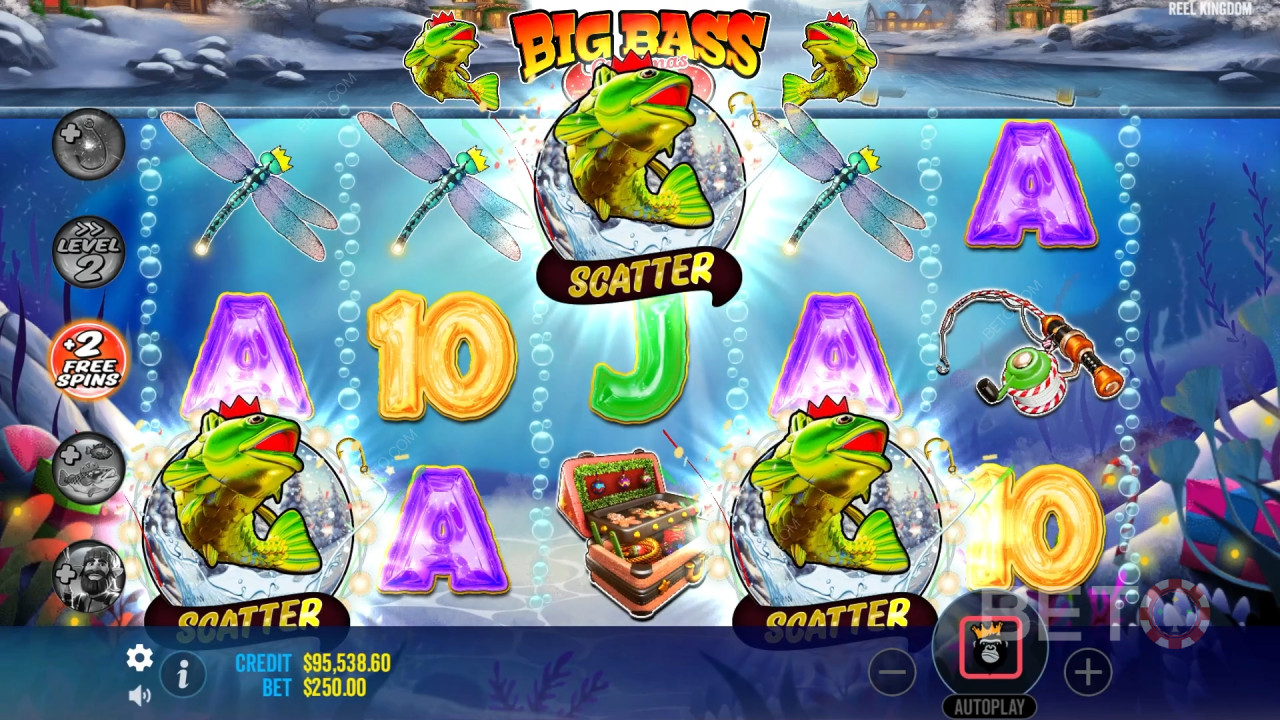Decrease the bet with minus button
The image size is (1280, 720).
892,672
